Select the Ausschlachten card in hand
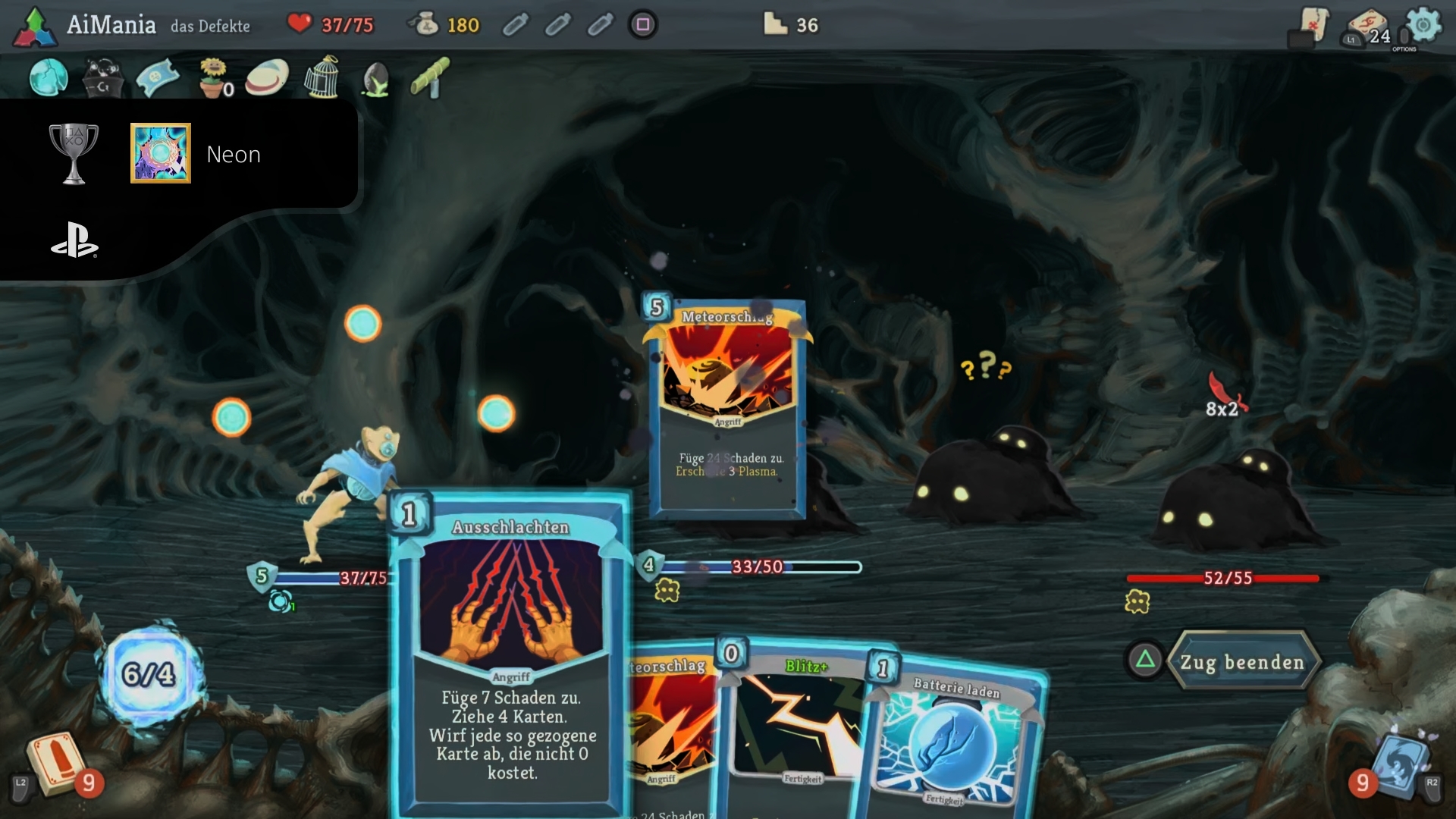This screenshot has width=1456, height=819. 510,652
